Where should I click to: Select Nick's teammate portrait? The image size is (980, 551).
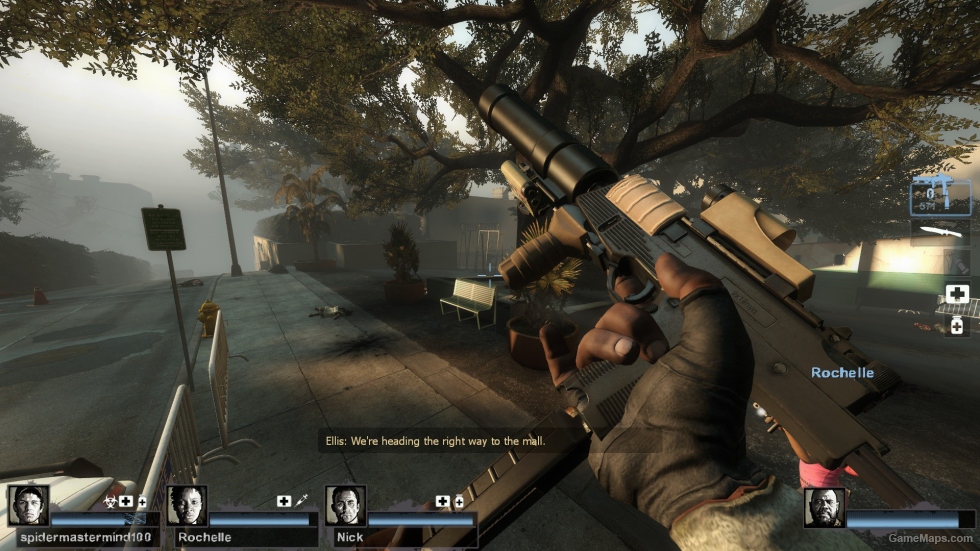(345, 505)
